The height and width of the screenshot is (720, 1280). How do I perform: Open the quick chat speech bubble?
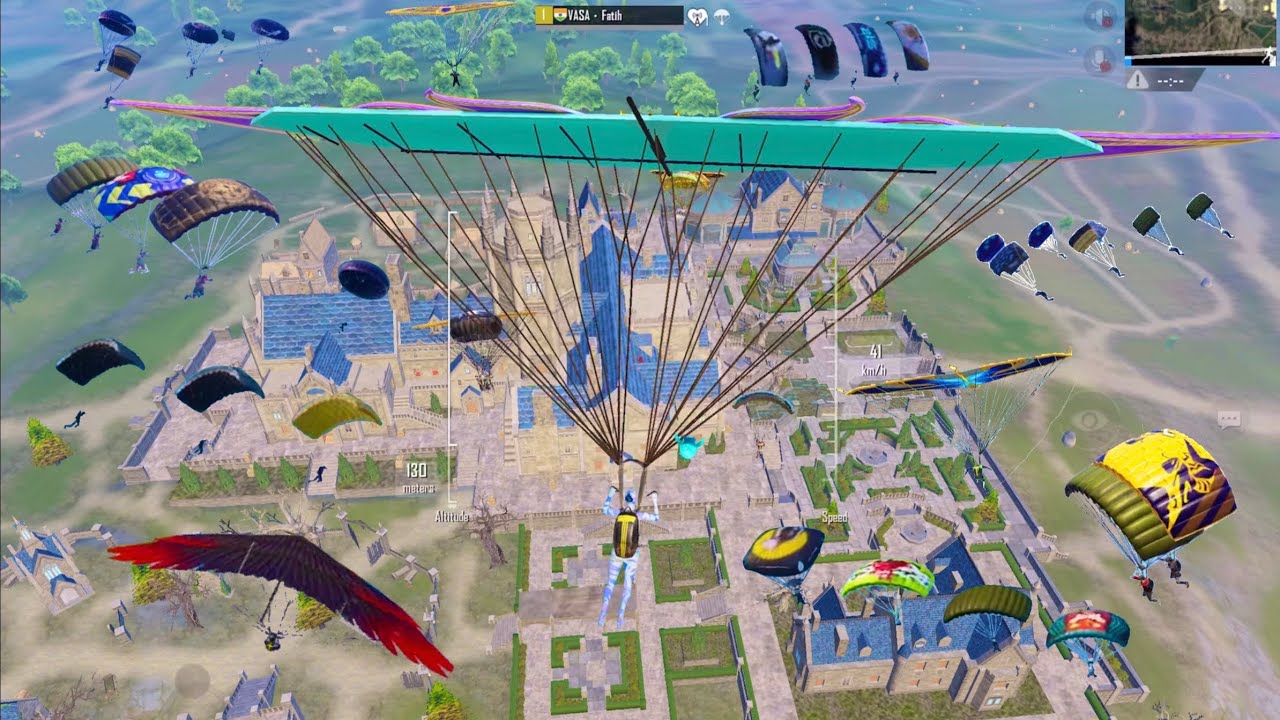coord(1228,420)
